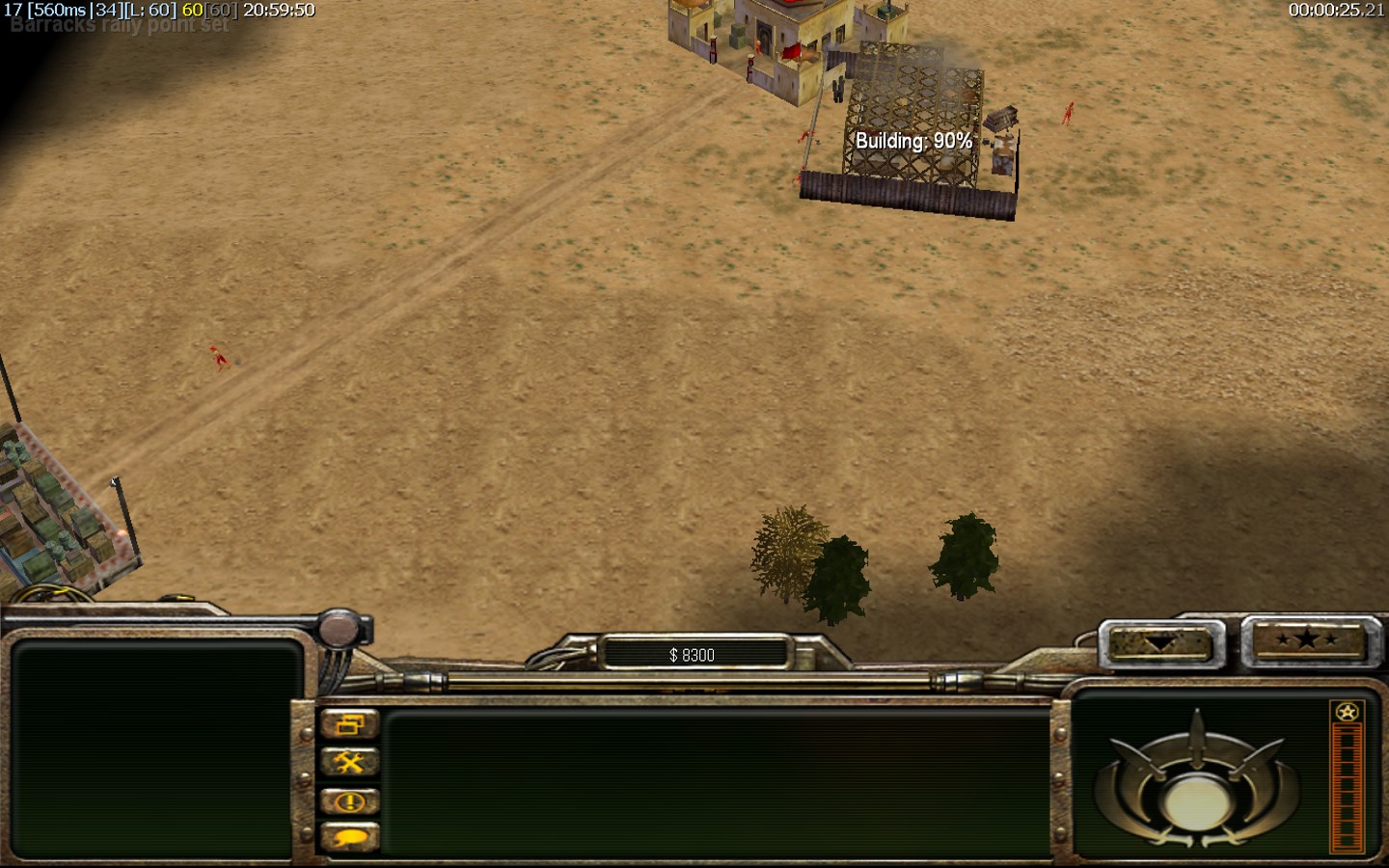Click the crossed wrenches button
This screenshot has width=1389, height=868.
pyautogui.click(x=349, y=763)
